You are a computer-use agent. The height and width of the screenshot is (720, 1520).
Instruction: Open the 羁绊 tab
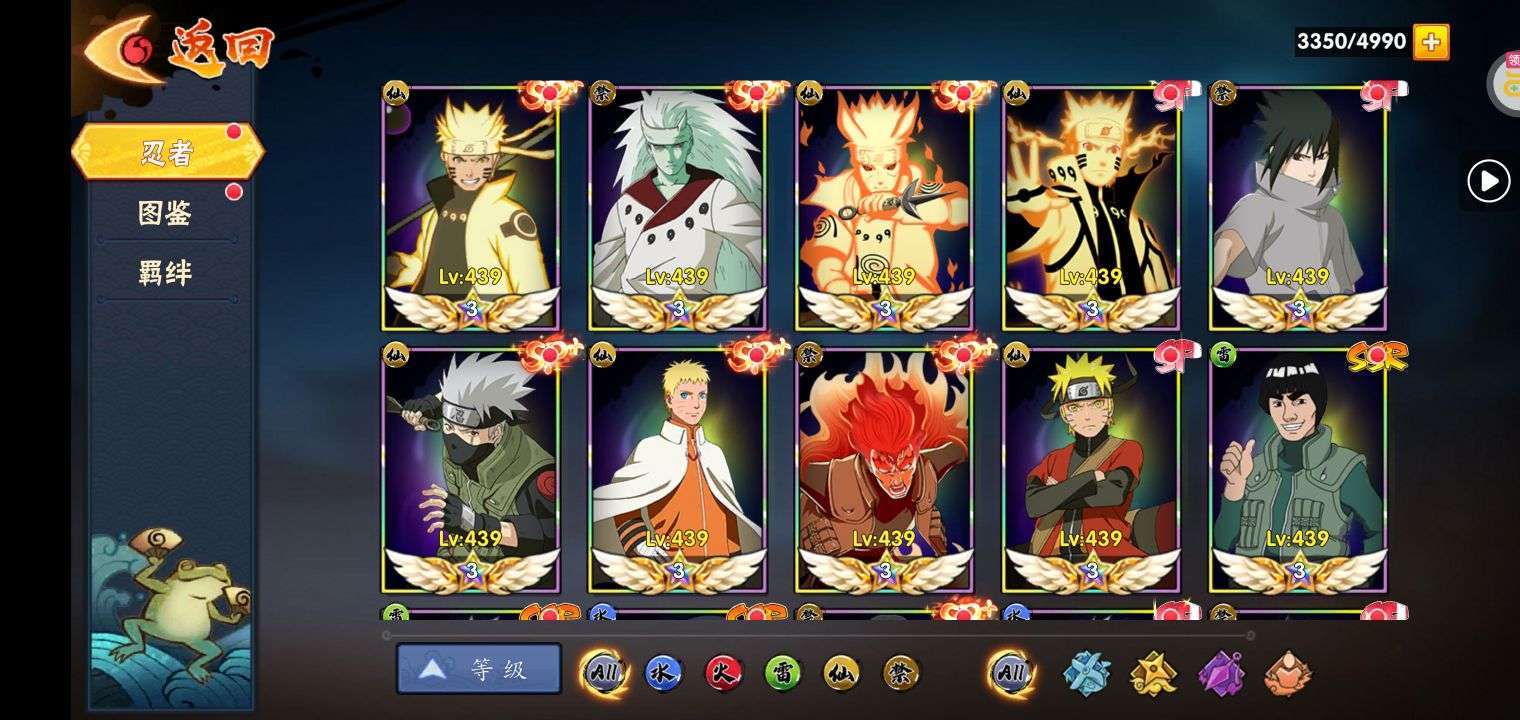coord(165,273)
